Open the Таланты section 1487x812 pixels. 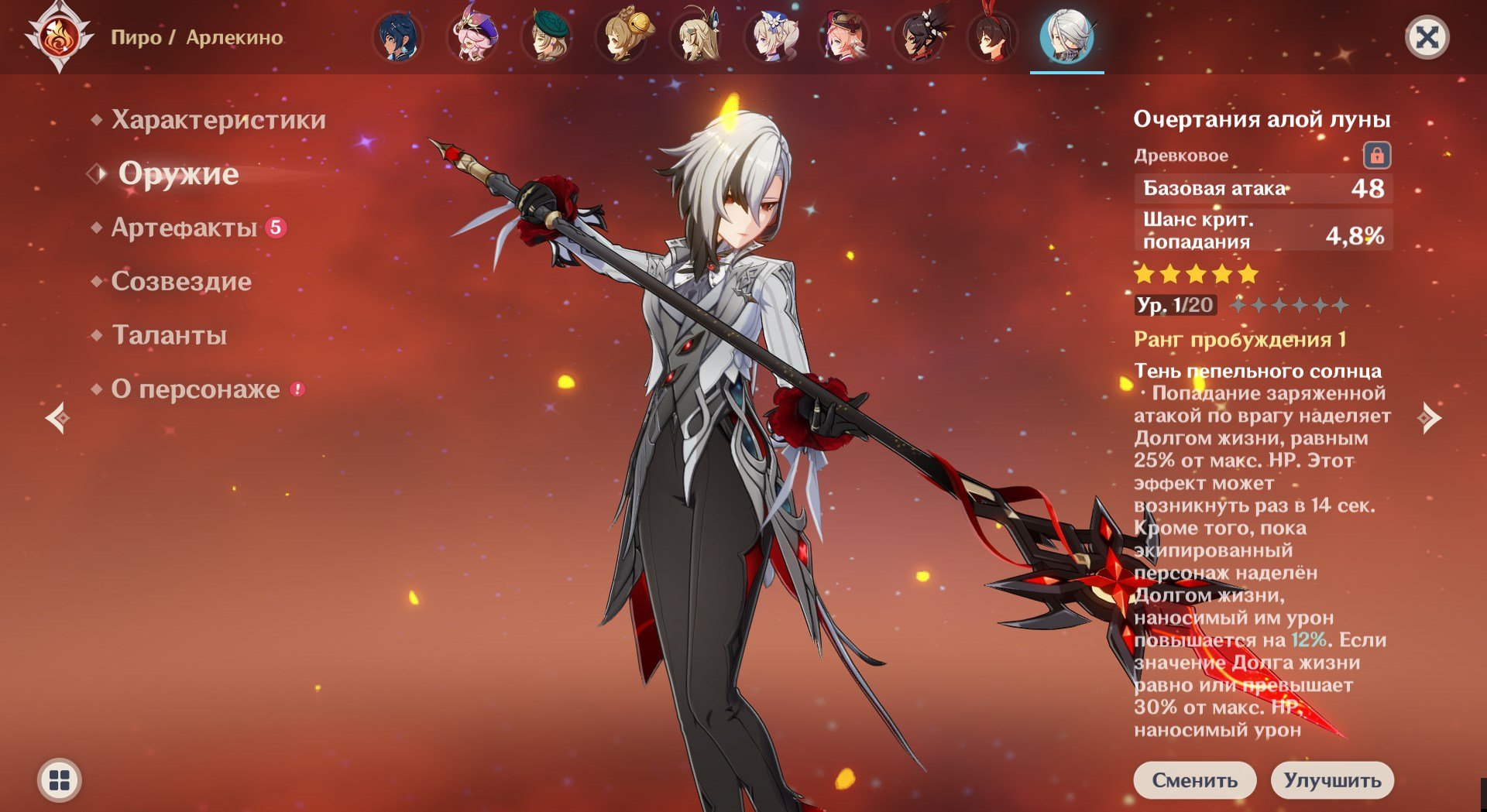click(x=169, y=335)
